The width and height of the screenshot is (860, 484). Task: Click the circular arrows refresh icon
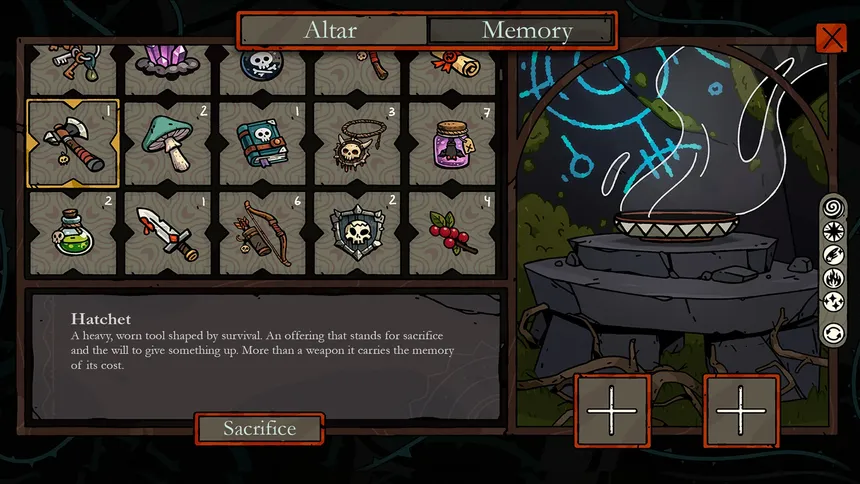(832, 332)
